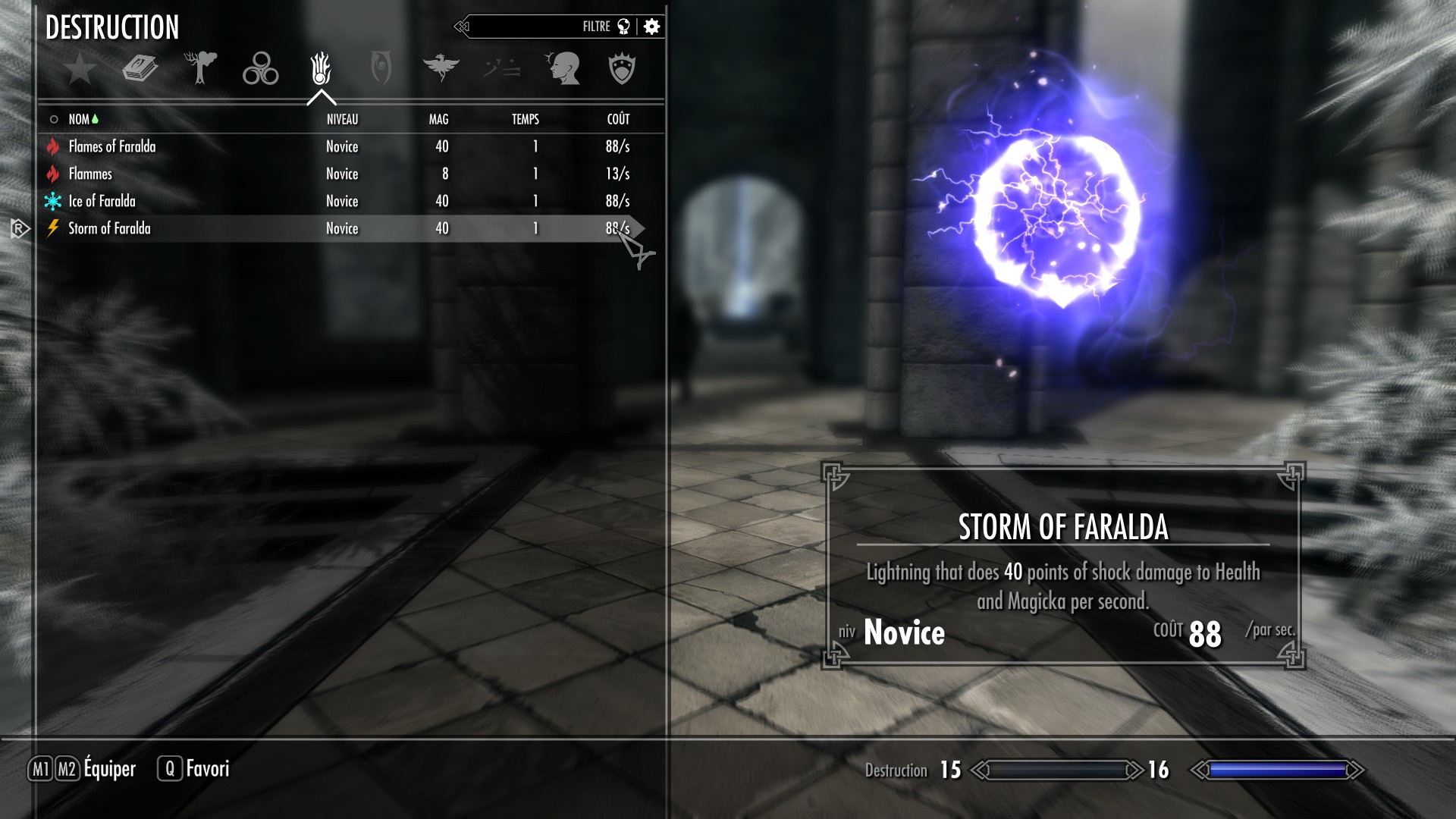
Task: Select the Flames of Faralda spell
Action: click(112, 146)
